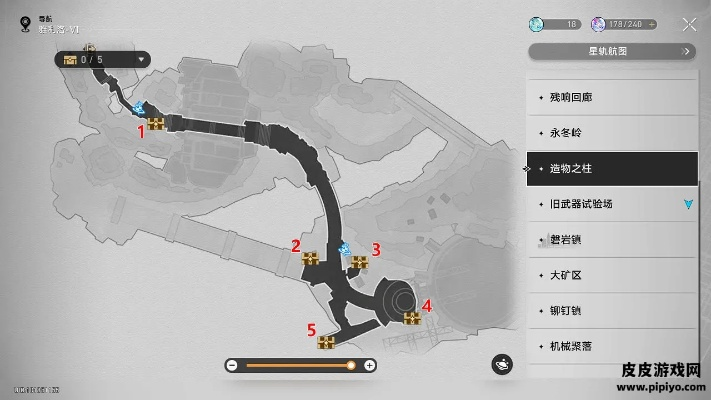711x400 pixels.
Task: Select the chest marker labeled 1
Action: (156, 125)
